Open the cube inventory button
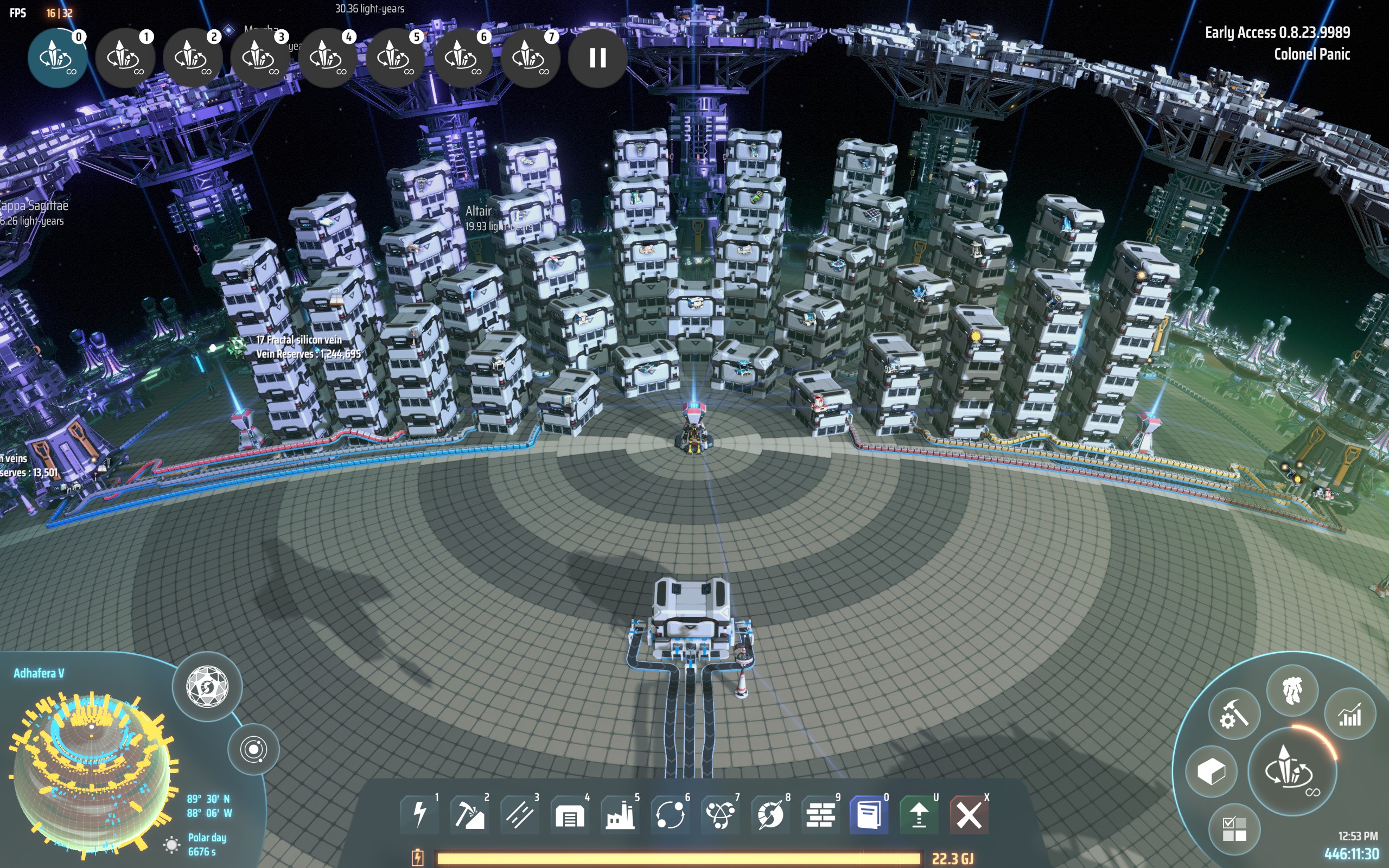 point(1211,771)
